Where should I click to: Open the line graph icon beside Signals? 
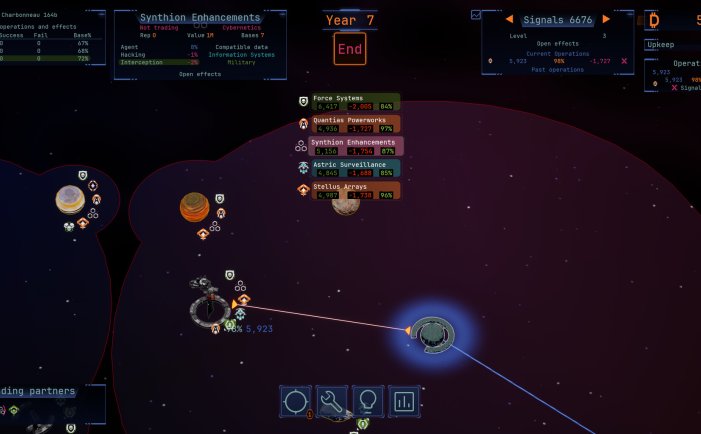tap(476, 16)
